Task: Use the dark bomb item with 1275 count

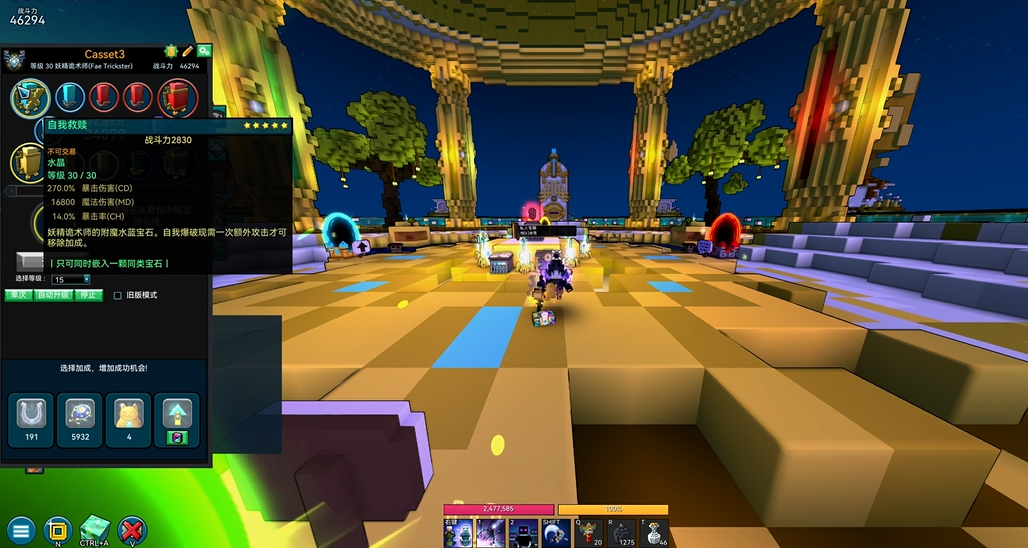Action: click(x=622, y=533)
